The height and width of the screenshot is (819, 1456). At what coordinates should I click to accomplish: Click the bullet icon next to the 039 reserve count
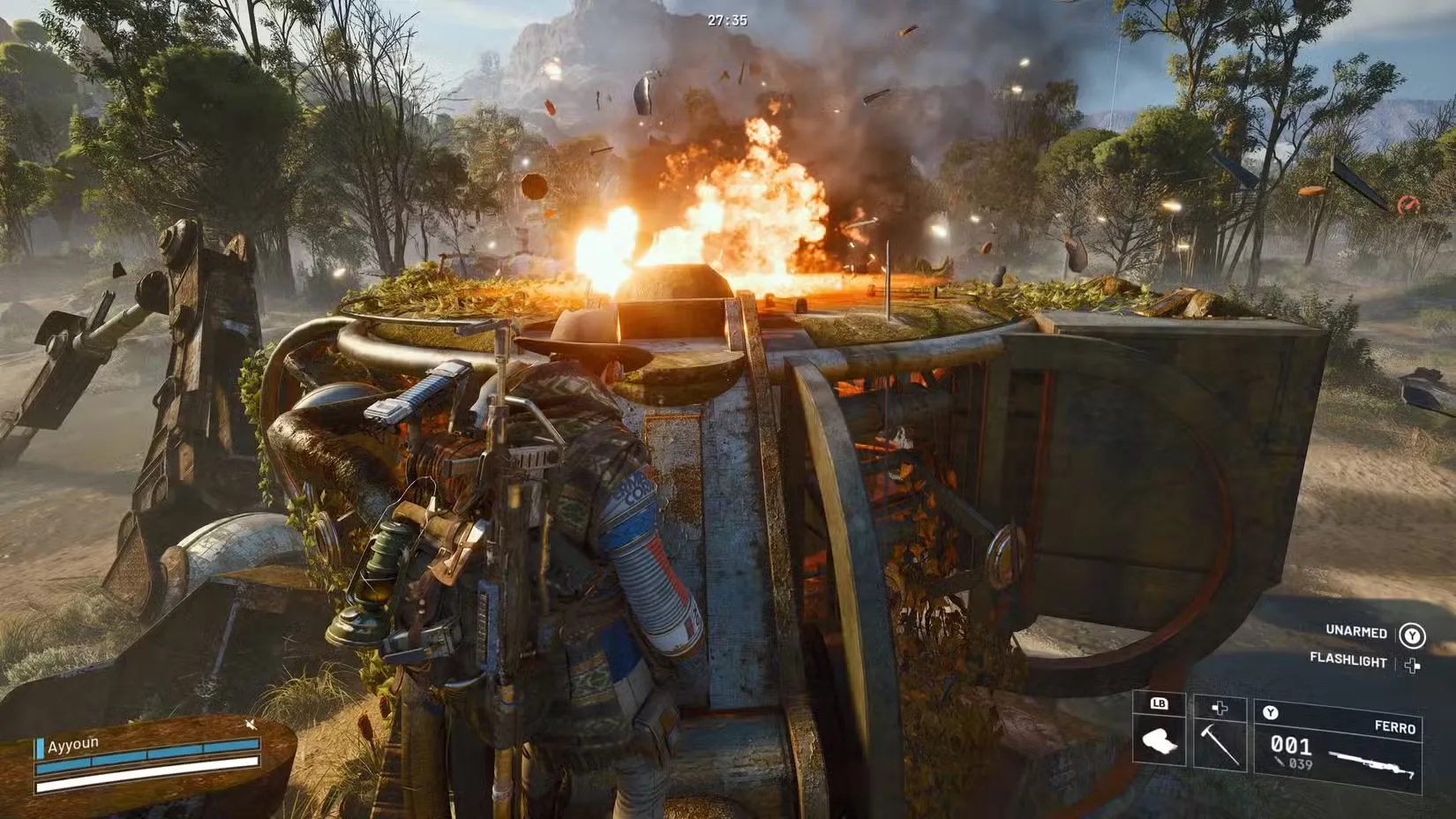click(1279, 762)
